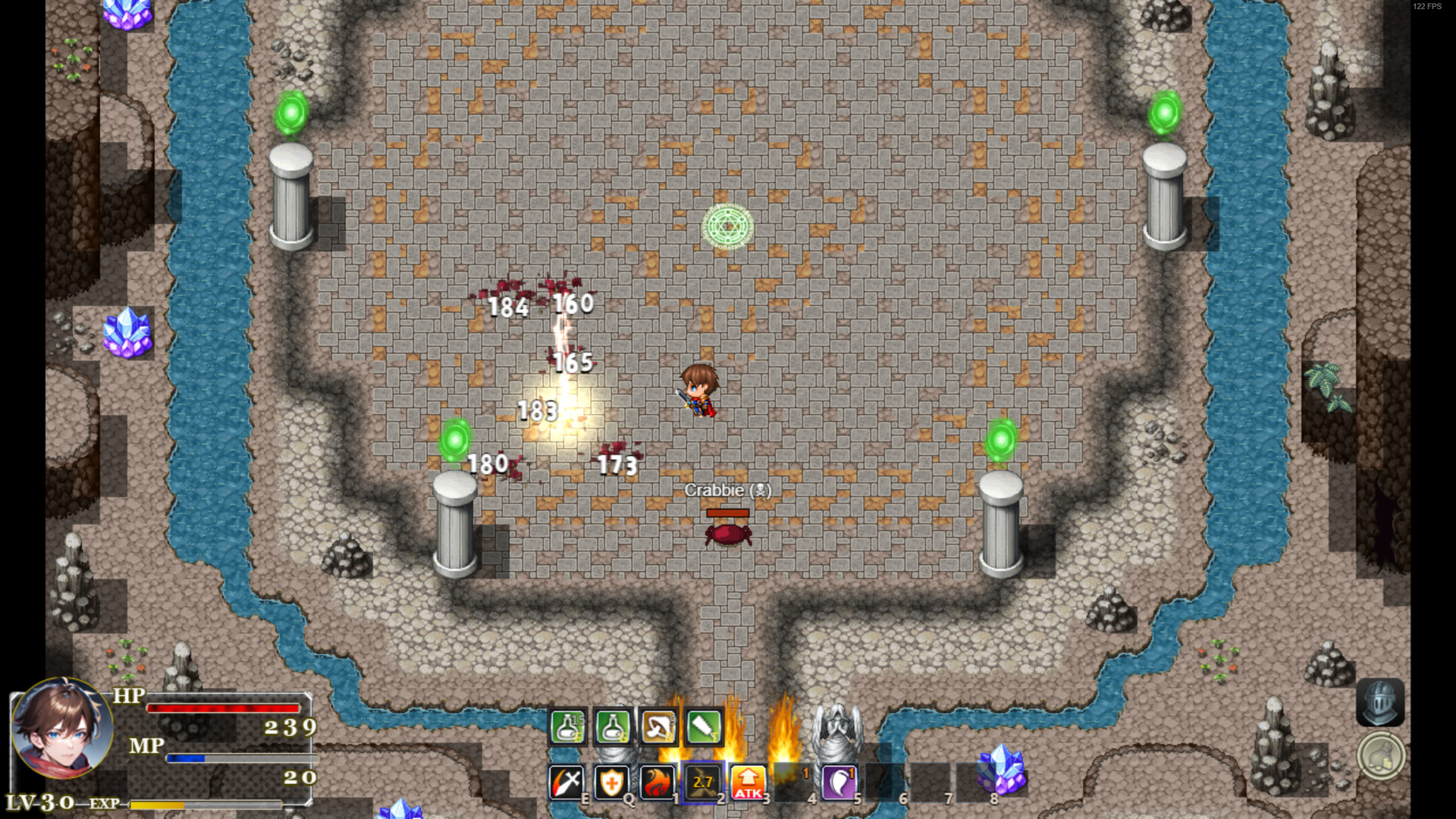Use the potion slot with 15 charges
Image resolution: width=1456 pixels, height=819 pixels.
(x=567, y=728)
